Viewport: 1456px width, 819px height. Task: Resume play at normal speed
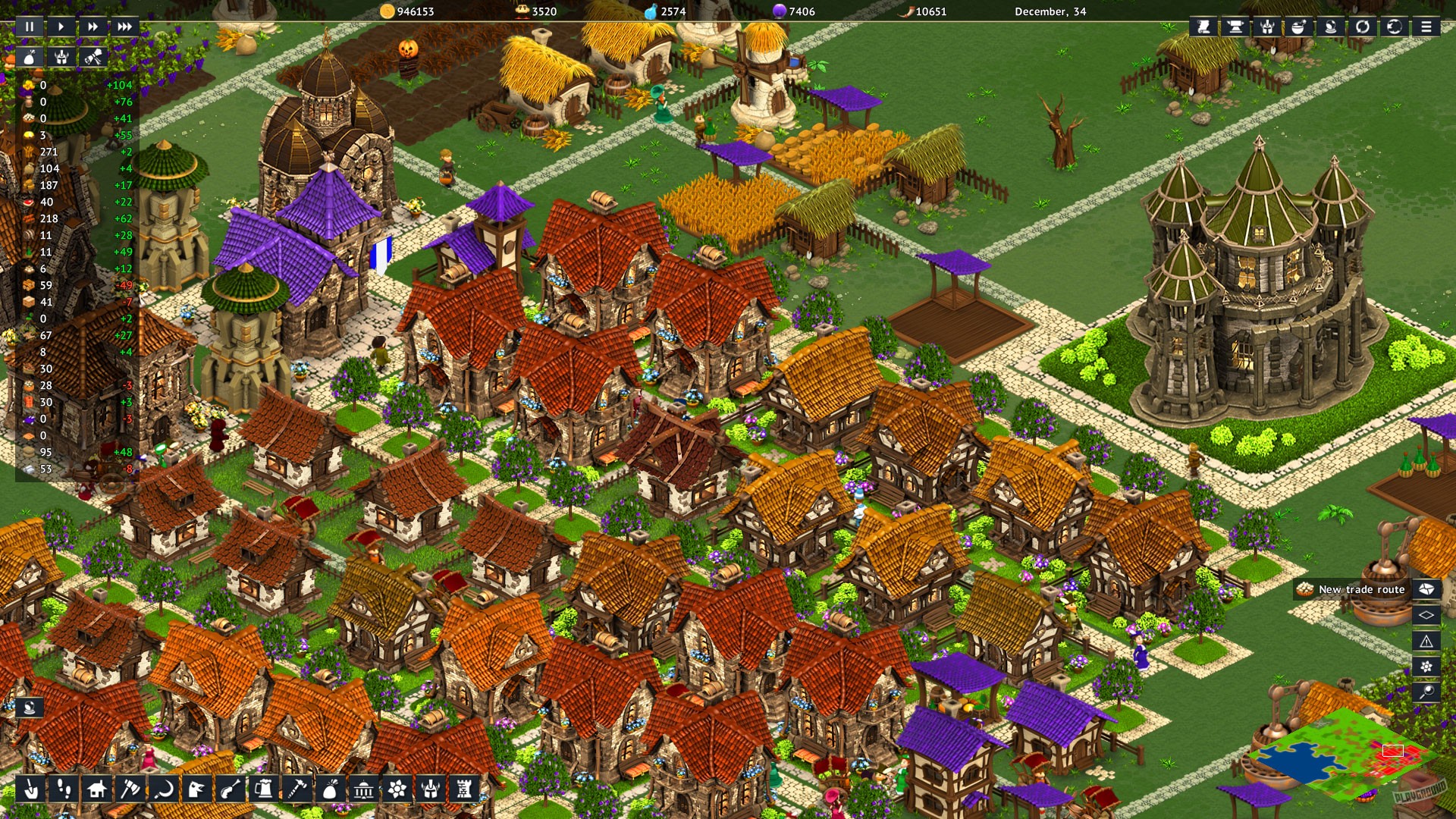point(61,27)
